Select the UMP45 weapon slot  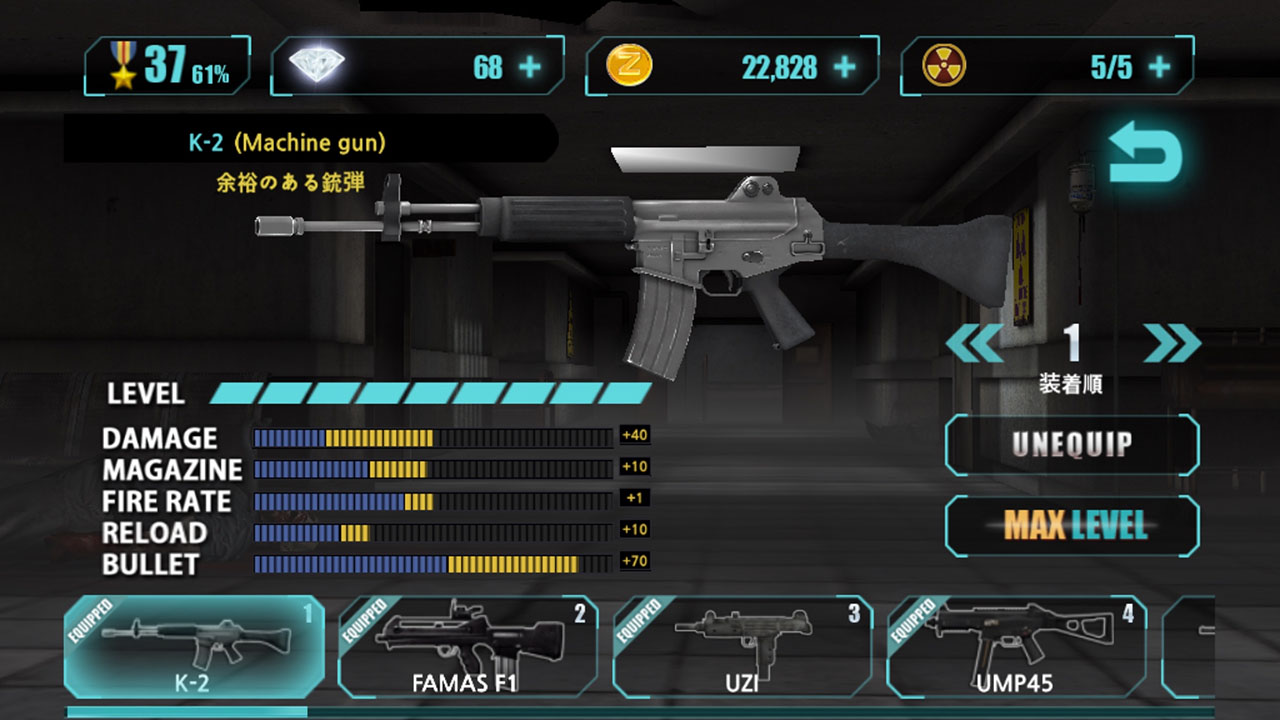pyautogui.click(x=1016, y=646)
